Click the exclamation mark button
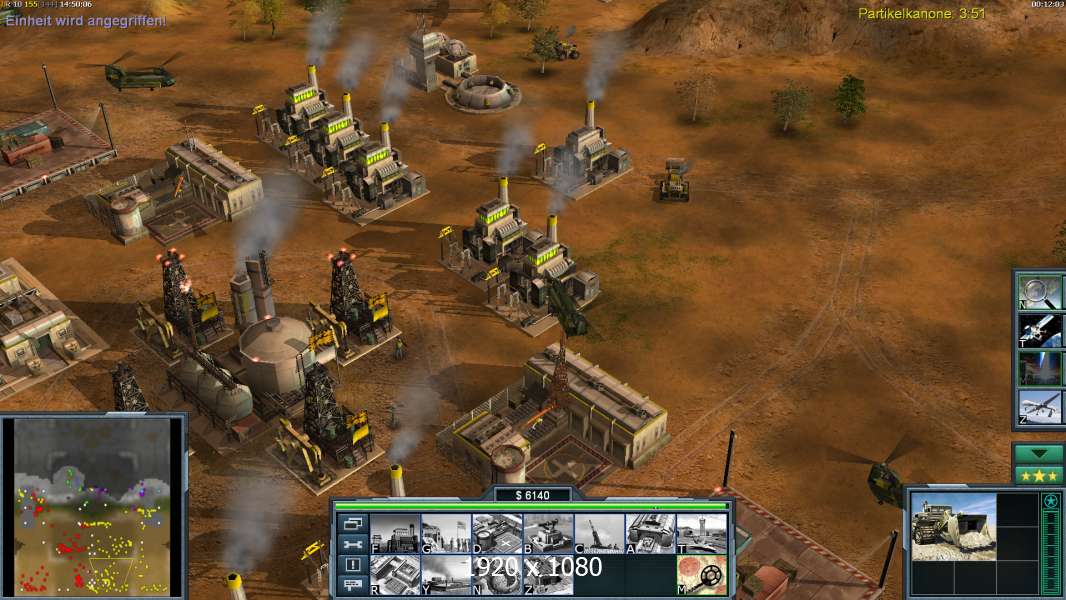Image resolution: width=1066 pixels, height=600 pixels. [352, 565]
